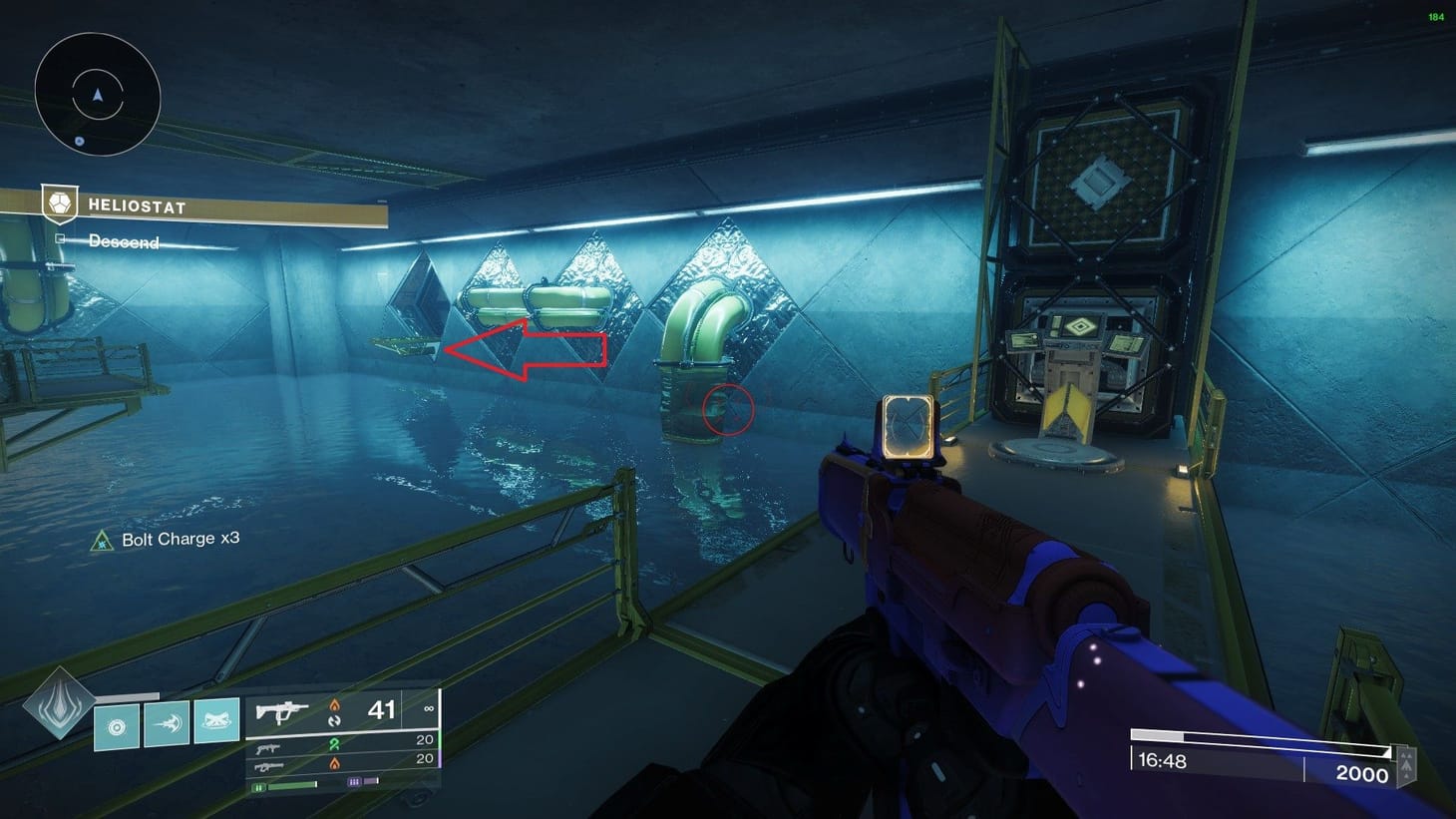The image size is (1456, 819).
Task: Click the class ability icon
Action: pyautogui.click(x=212, y=722)
